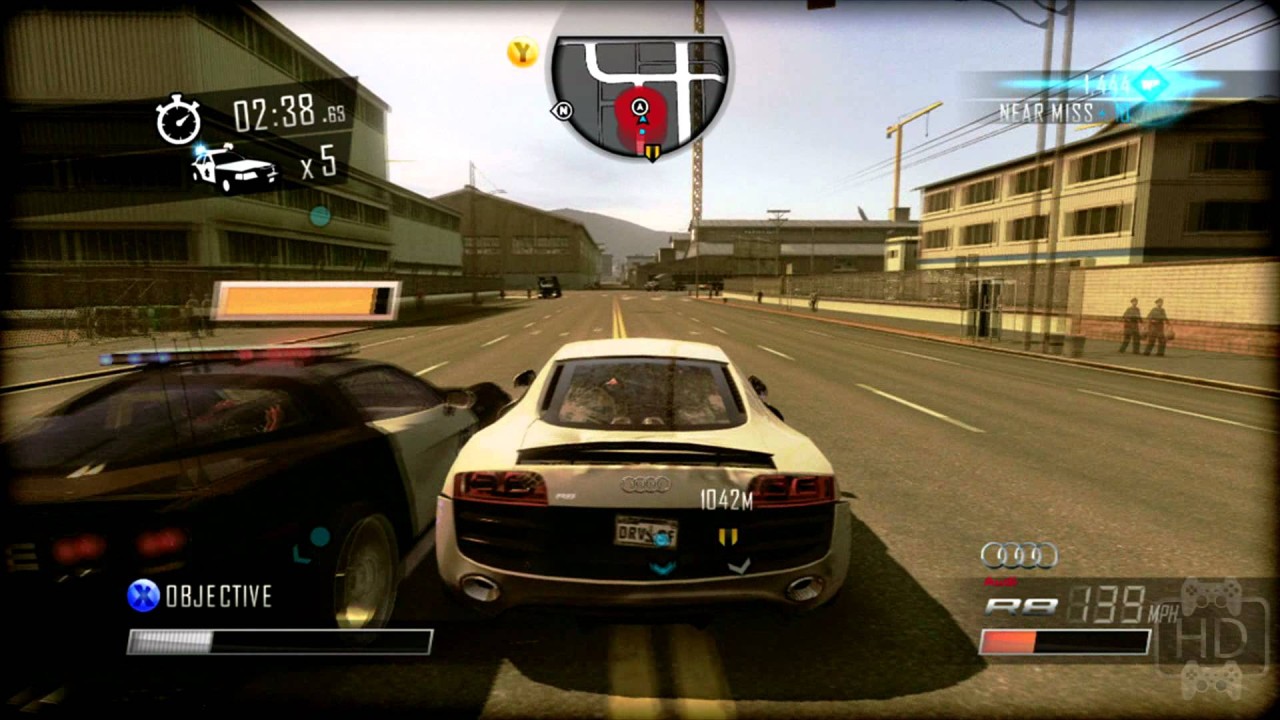The width and height of the screenshot is (1280, 720).
Task: Click the Audi rings logo above R8
Action: (x=1019, y=555)
